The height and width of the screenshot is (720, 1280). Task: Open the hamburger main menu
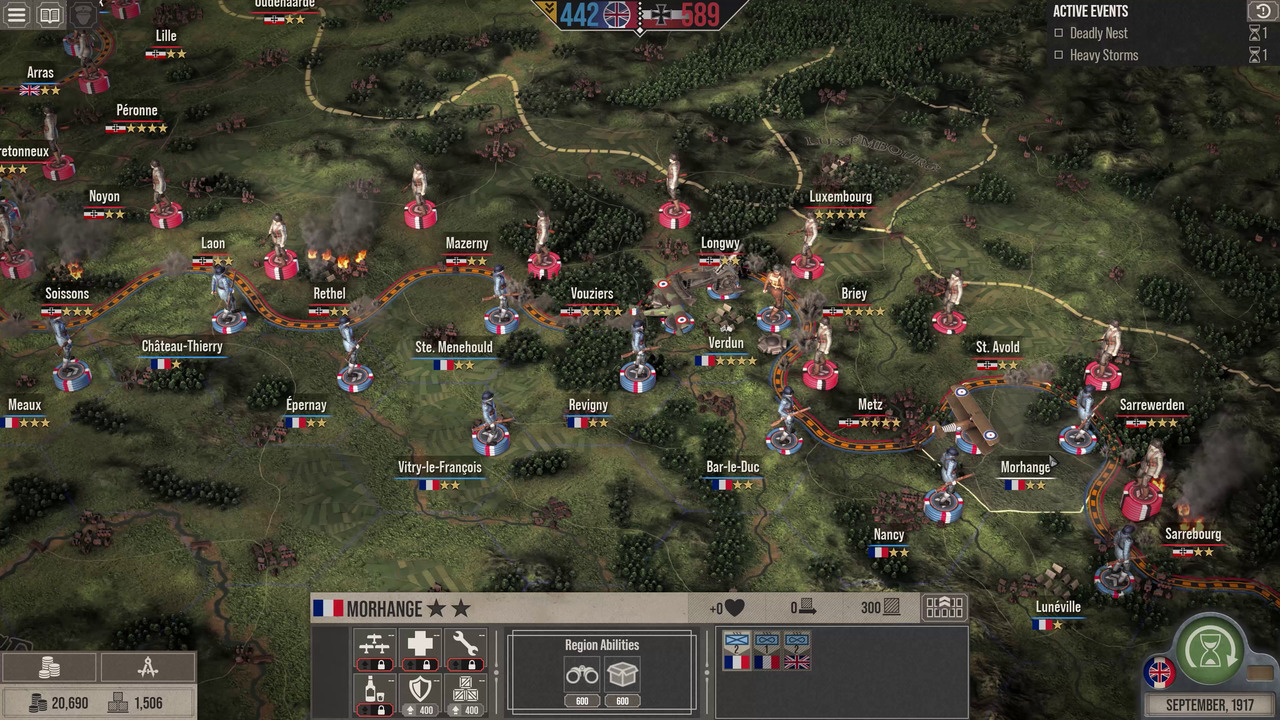[16, 15]
